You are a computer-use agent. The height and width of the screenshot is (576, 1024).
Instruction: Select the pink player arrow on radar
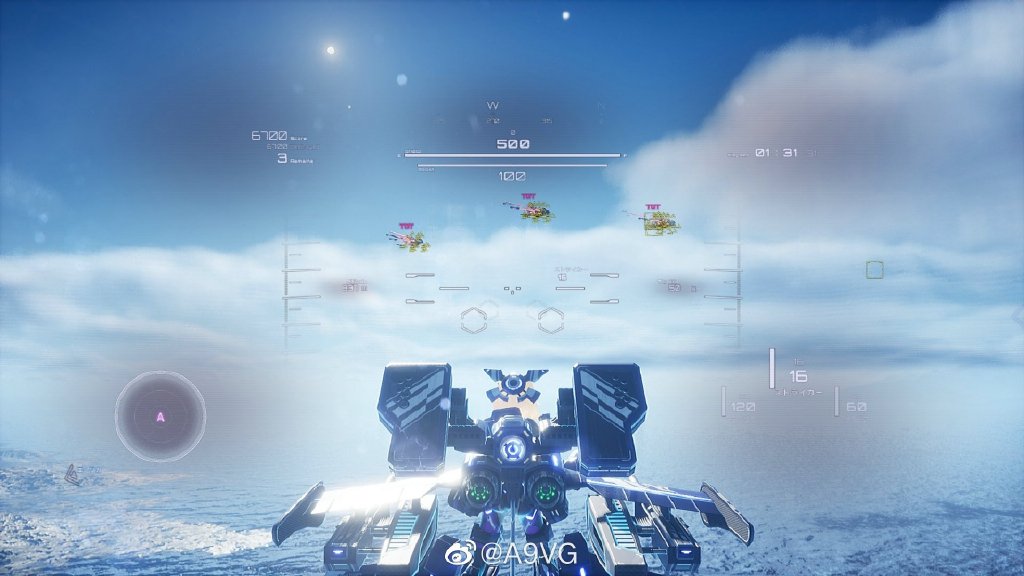(x=160, y=416)
